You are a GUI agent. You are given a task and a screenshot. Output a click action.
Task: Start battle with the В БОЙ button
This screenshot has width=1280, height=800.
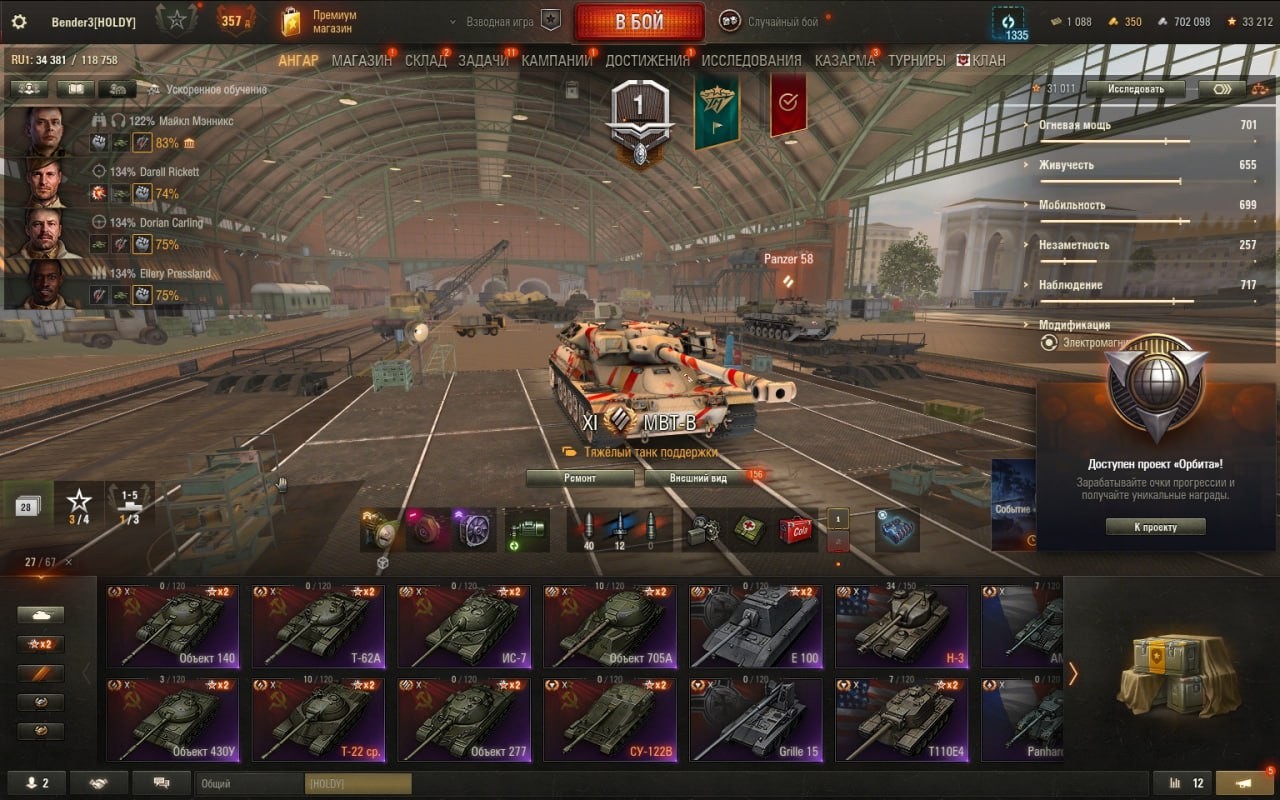(638, 22)
